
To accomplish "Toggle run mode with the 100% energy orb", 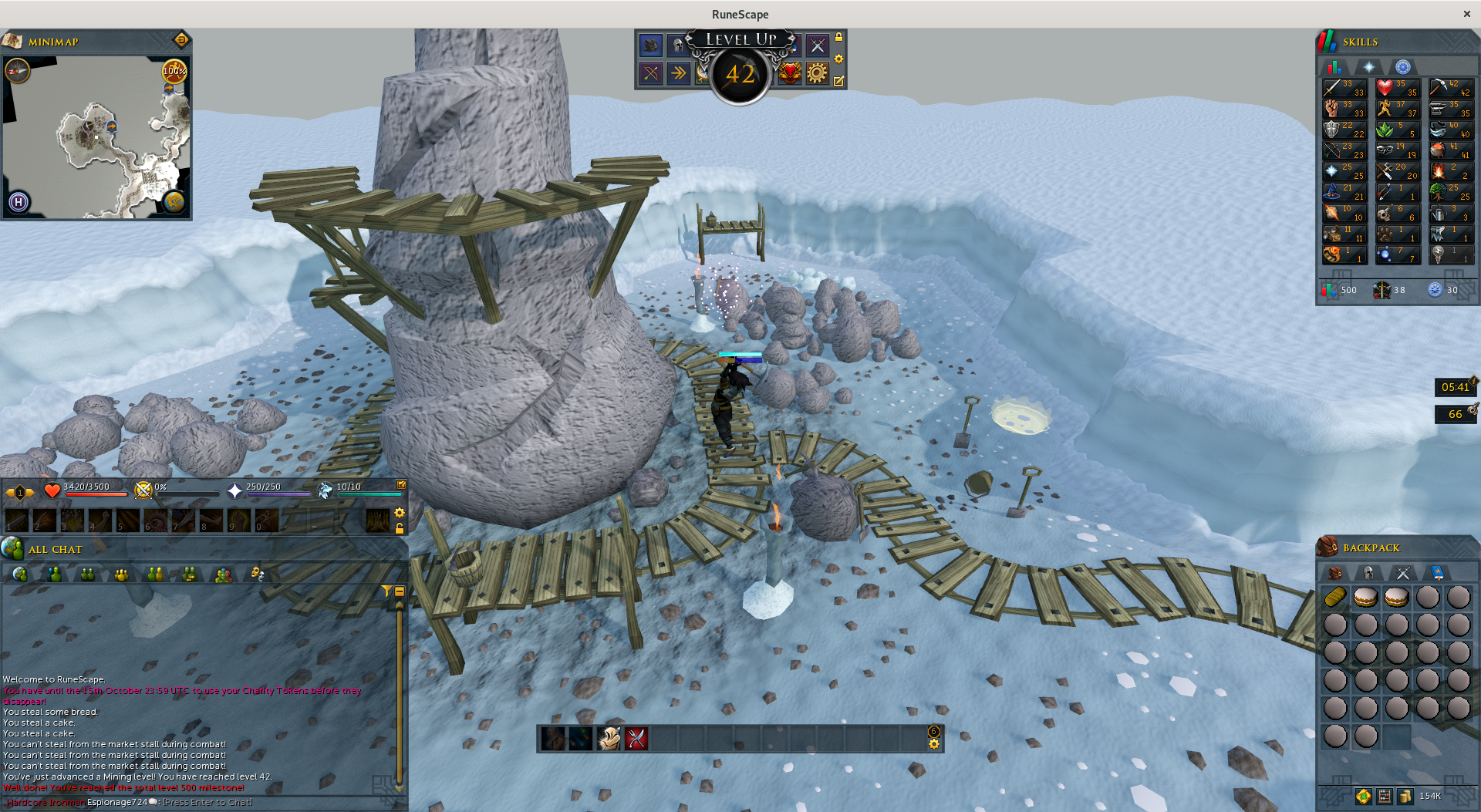I will coord(174,71).
